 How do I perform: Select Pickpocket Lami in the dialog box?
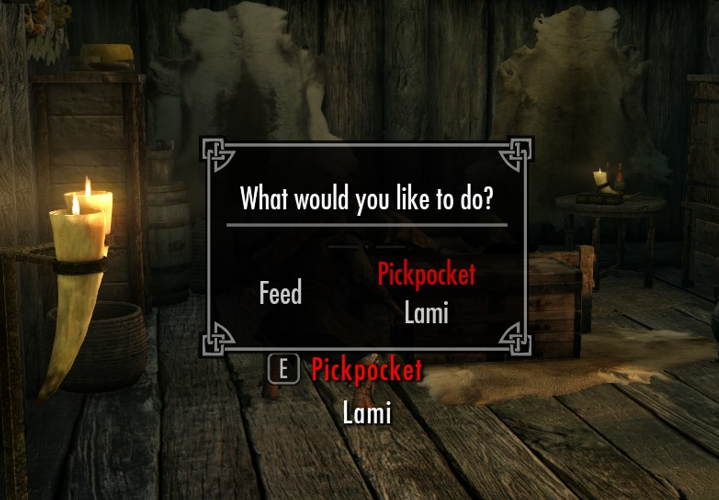coord(426,293)
